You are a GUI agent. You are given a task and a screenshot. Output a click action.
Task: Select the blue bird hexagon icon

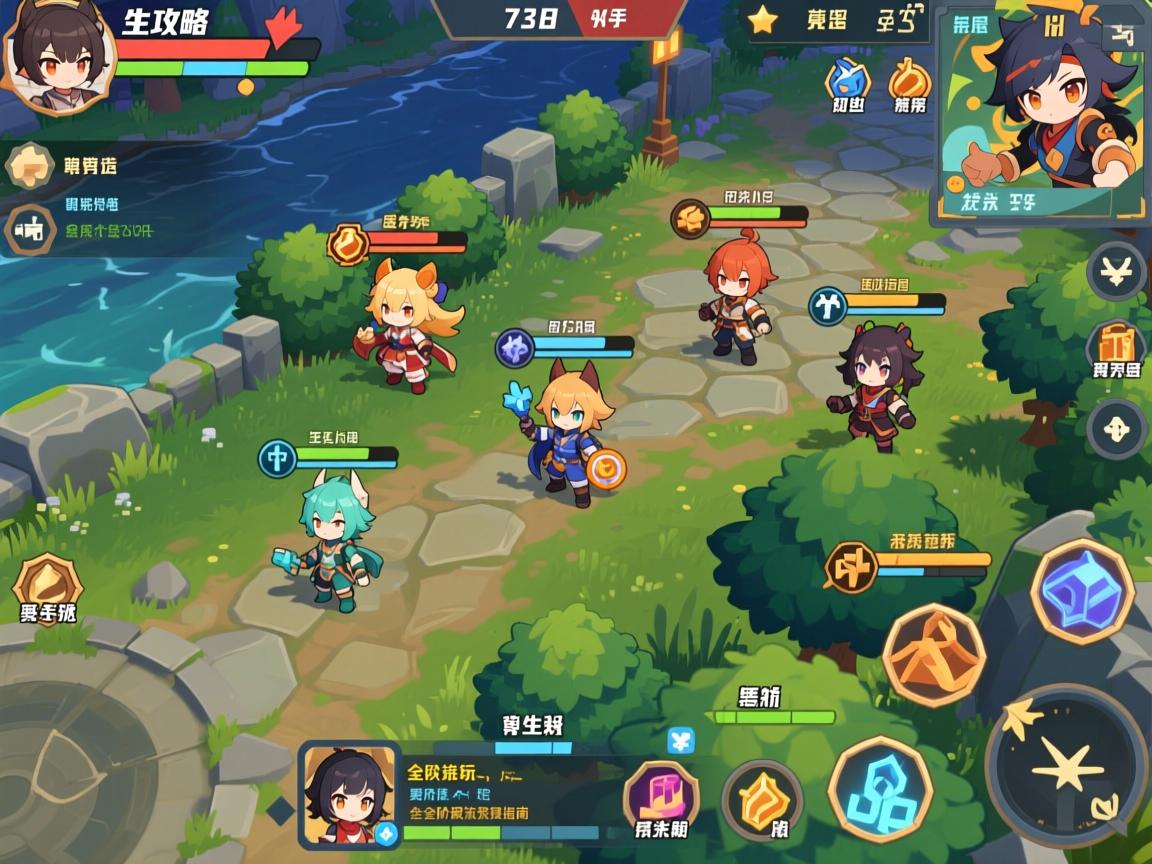(847, 80)
